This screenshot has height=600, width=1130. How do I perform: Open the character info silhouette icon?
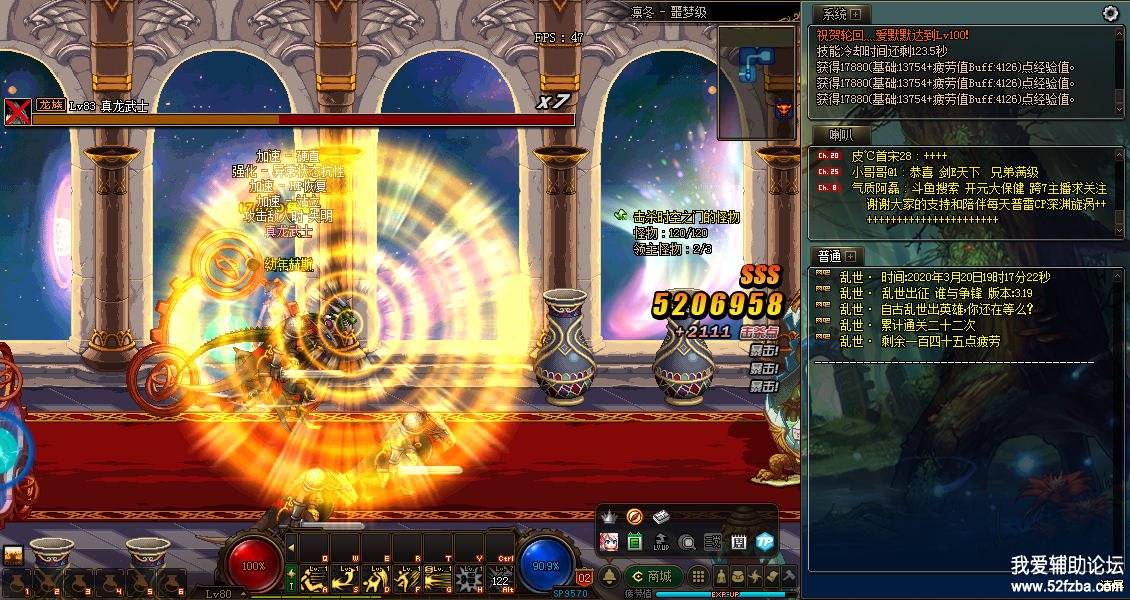tap(719, 577)
